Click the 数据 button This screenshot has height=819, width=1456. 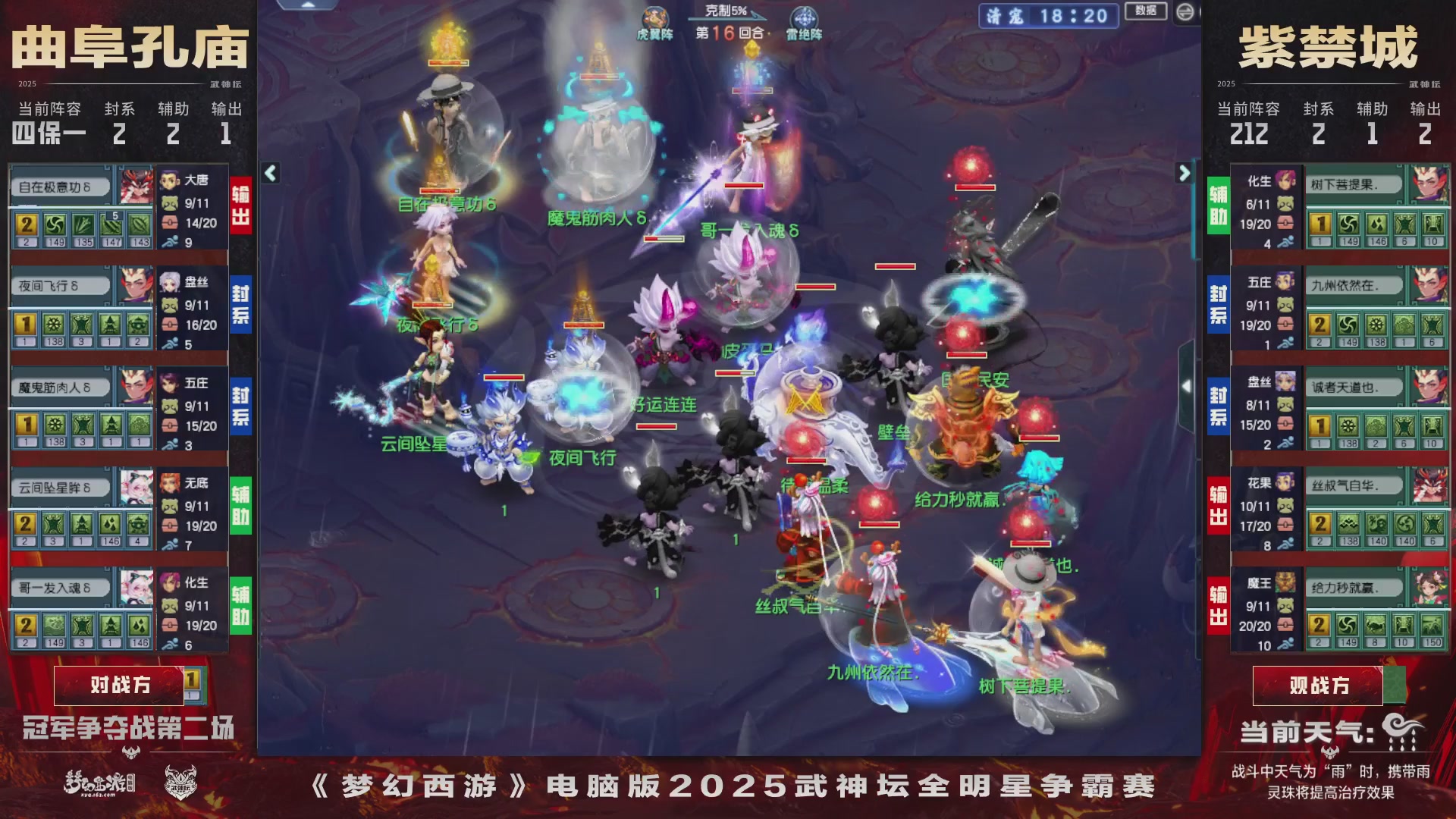pos(1147,11)
